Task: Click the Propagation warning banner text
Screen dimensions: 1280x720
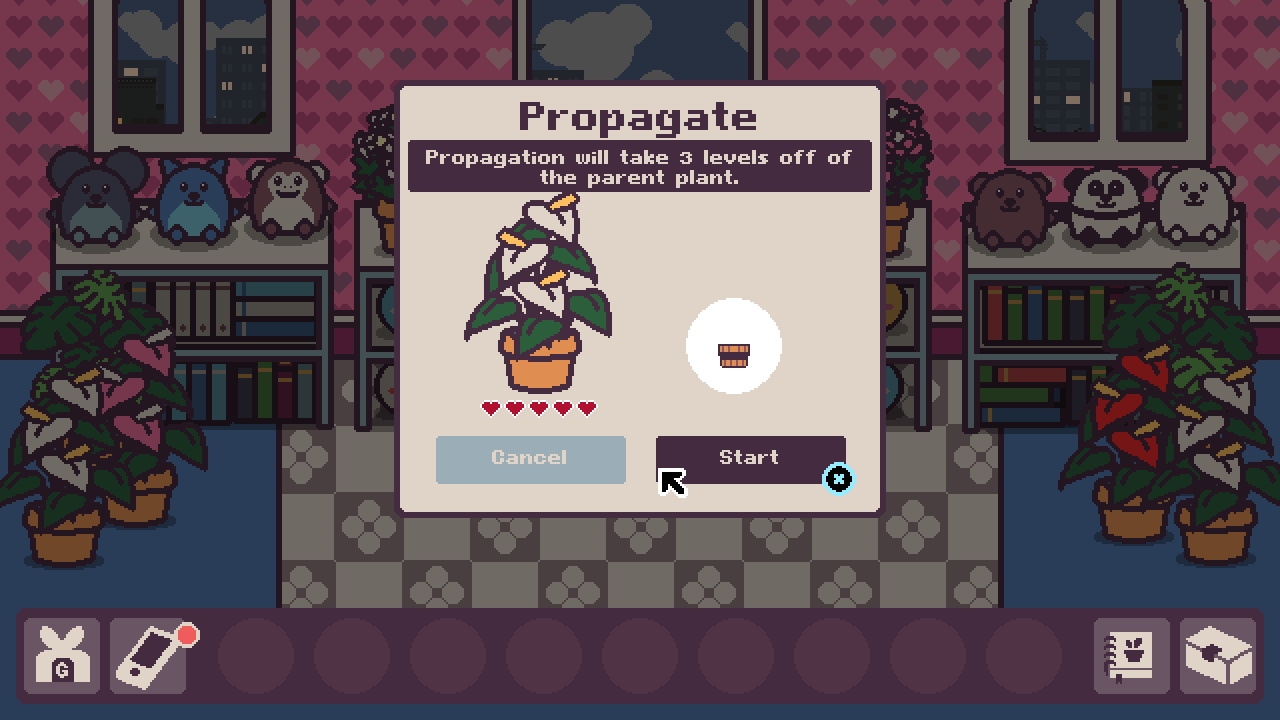Action: (640, 167)
